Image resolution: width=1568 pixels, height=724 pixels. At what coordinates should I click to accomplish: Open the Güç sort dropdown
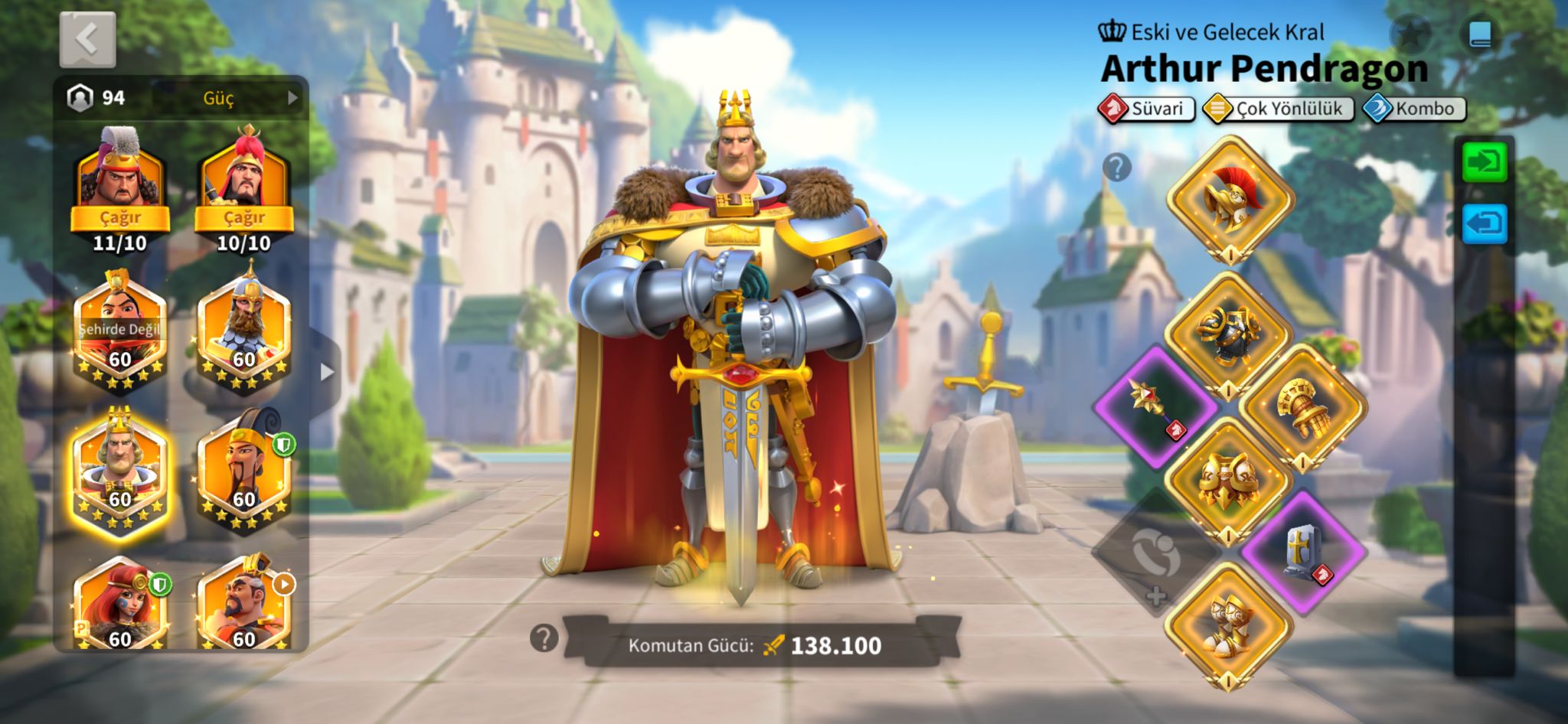tap(228, 98)
